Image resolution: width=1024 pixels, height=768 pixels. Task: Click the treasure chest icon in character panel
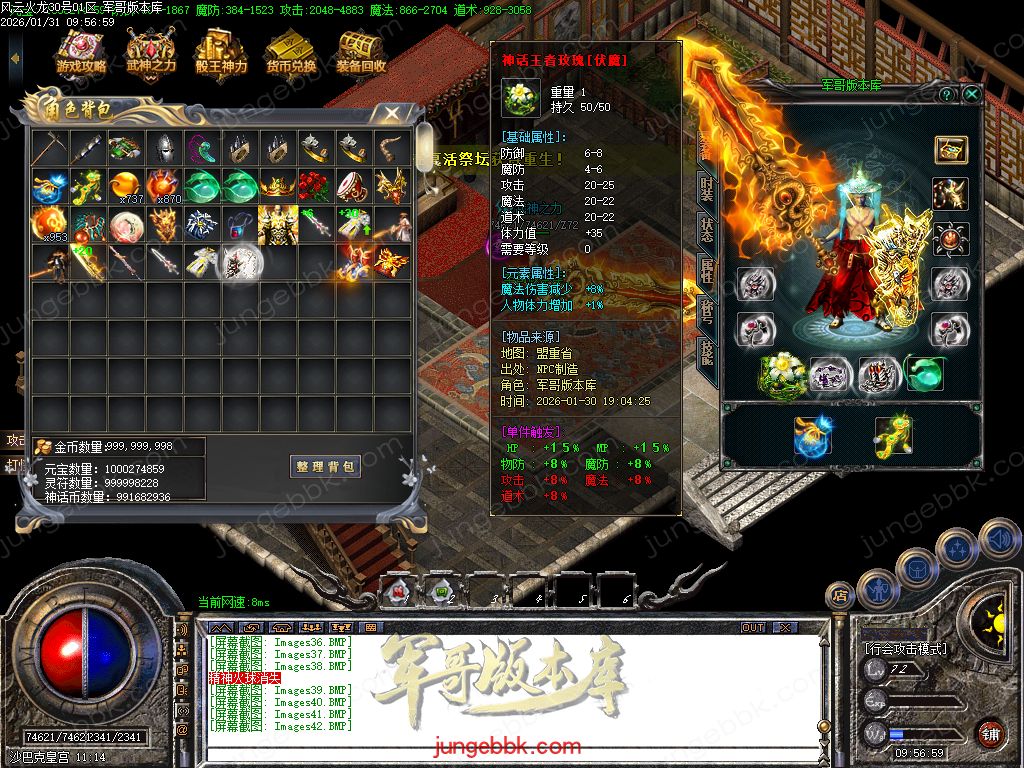click(x=950, y=150)
